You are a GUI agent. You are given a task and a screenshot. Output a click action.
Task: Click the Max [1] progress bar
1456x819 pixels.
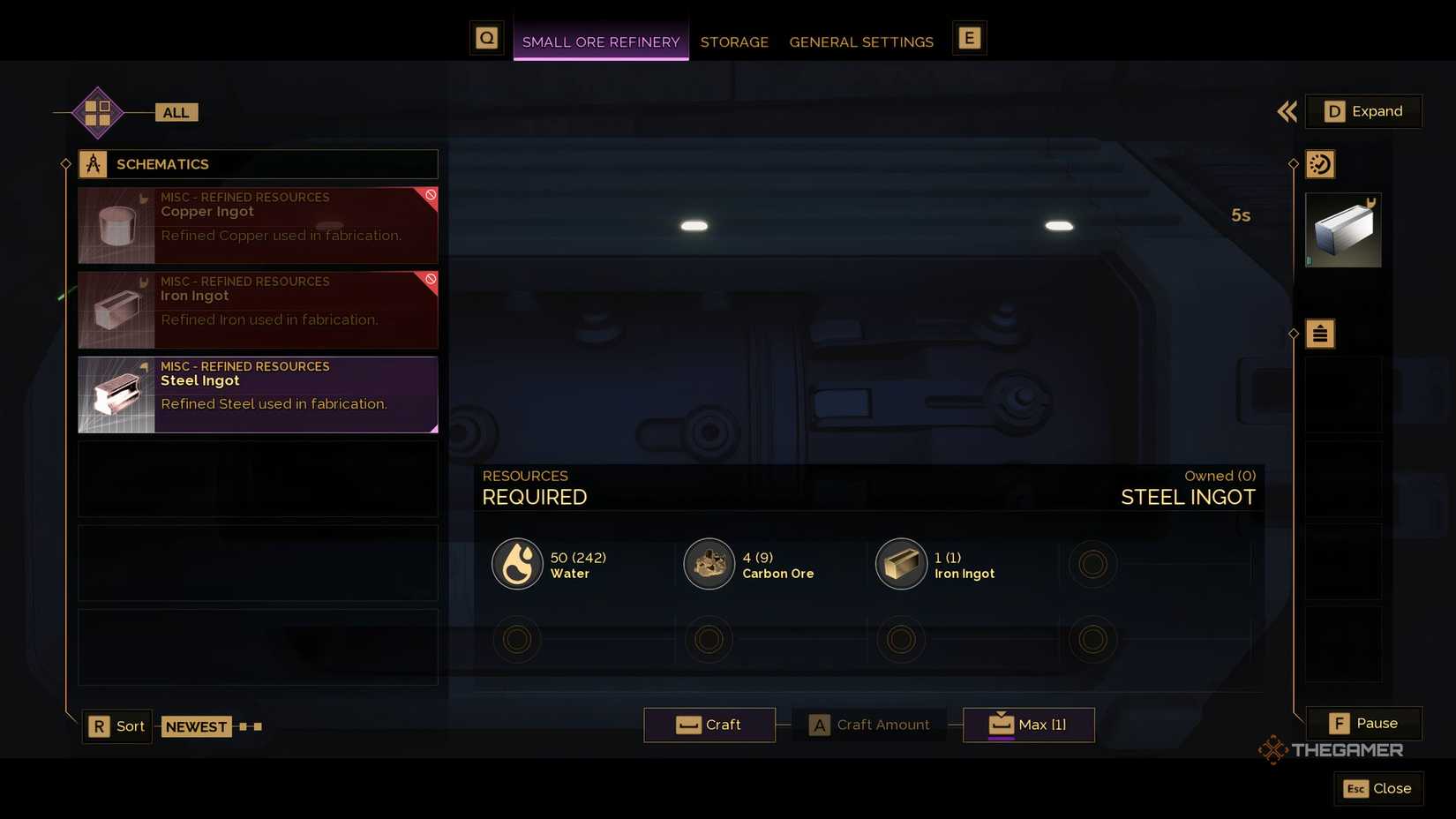click(x=1027, y=725)
